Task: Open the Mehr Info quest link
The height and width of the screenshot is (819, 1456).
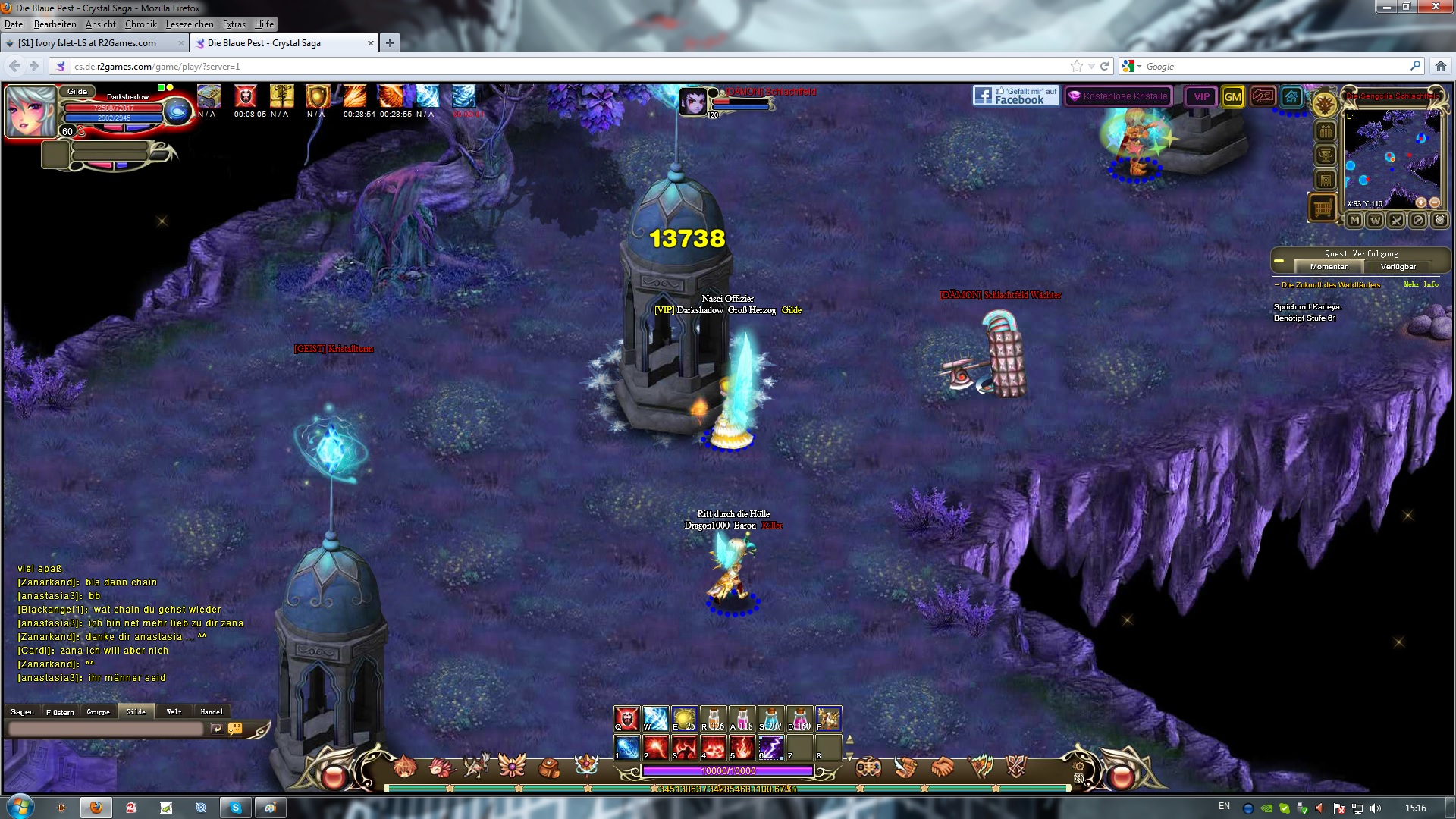Action: coord(1420,284)
